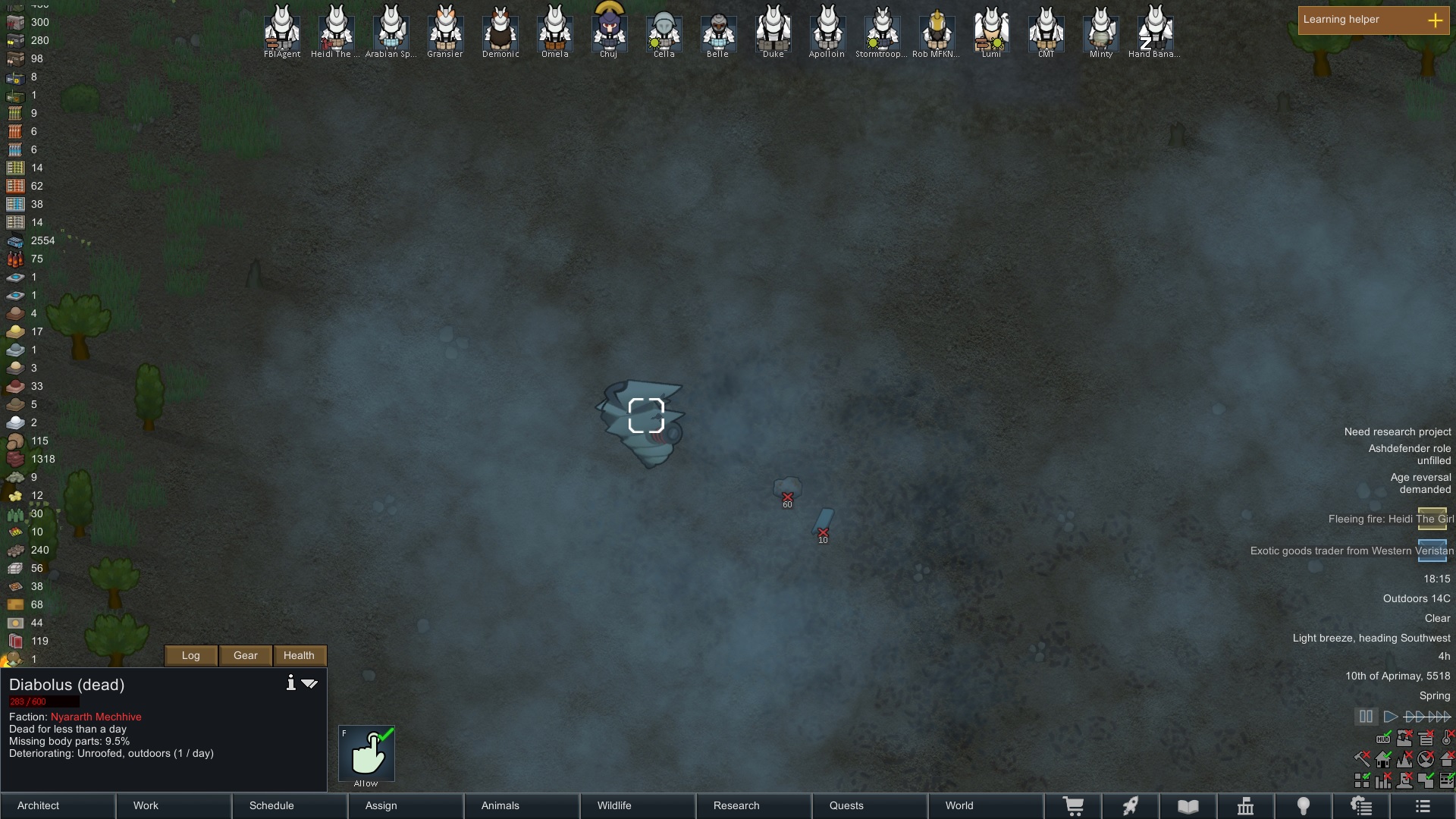This screenshot has height=819, width=1456.
Task: Open the Log tab for Diabolus
Action: (x=191, y=655)
